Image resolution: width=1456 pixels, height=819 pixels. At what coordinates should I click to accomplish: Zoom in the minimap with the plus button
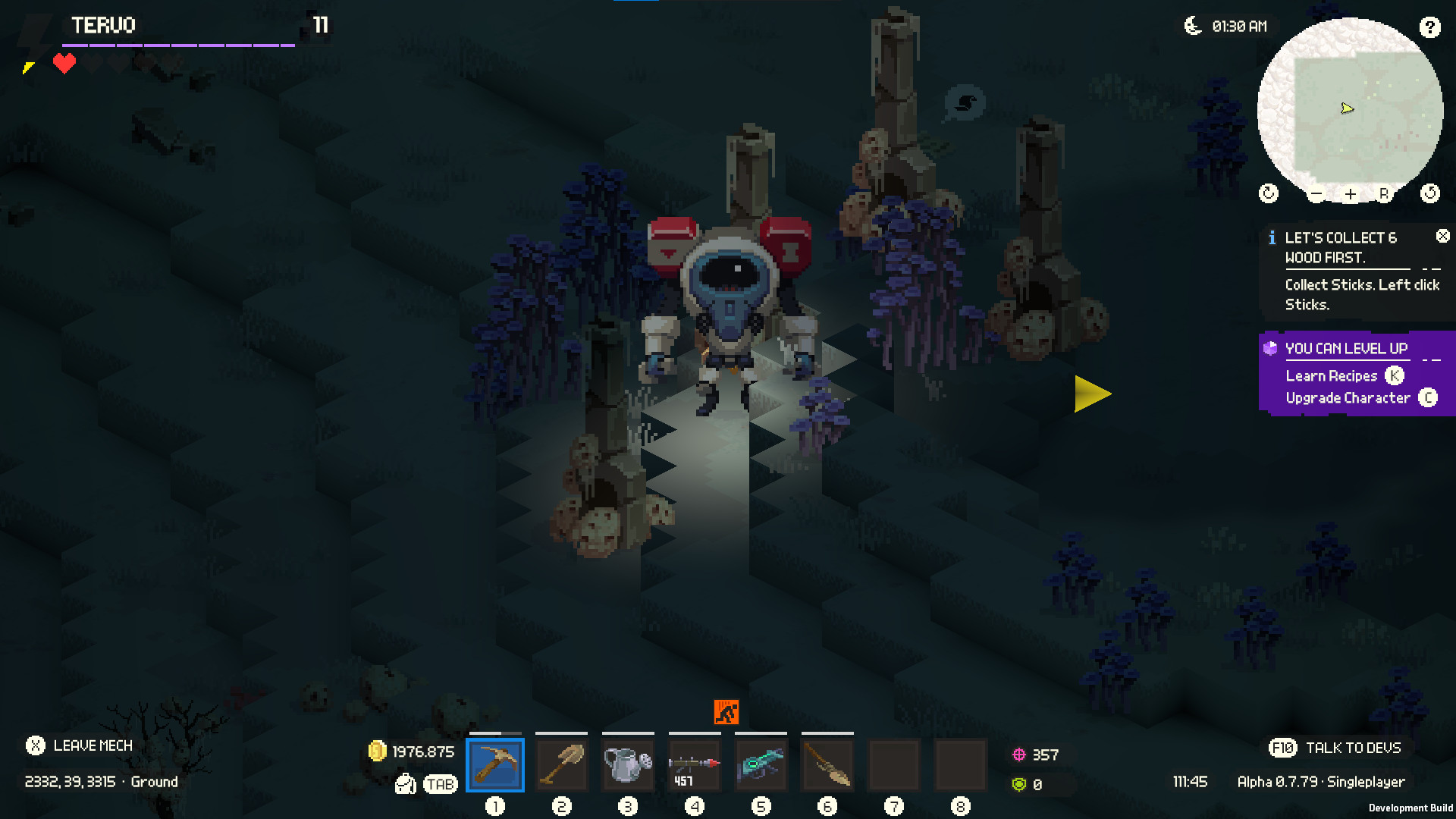pos(1350,193)
